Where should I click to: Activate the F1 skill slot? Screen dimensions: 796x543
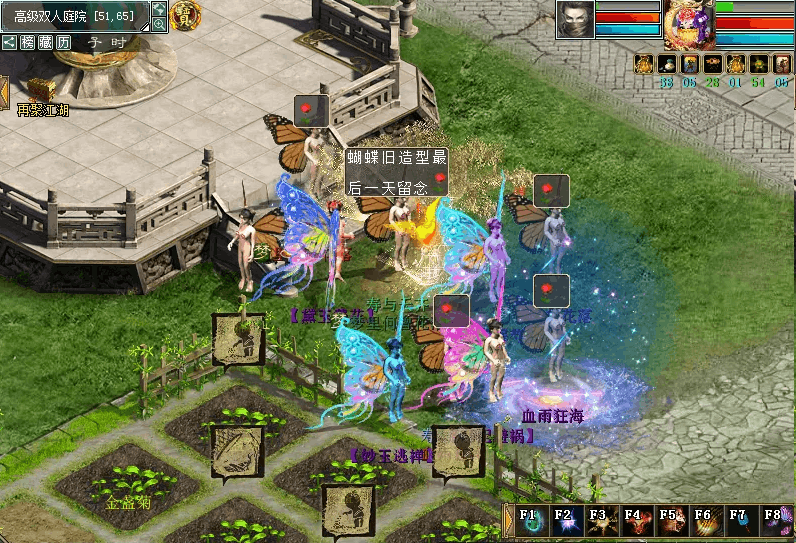(530, 523)
